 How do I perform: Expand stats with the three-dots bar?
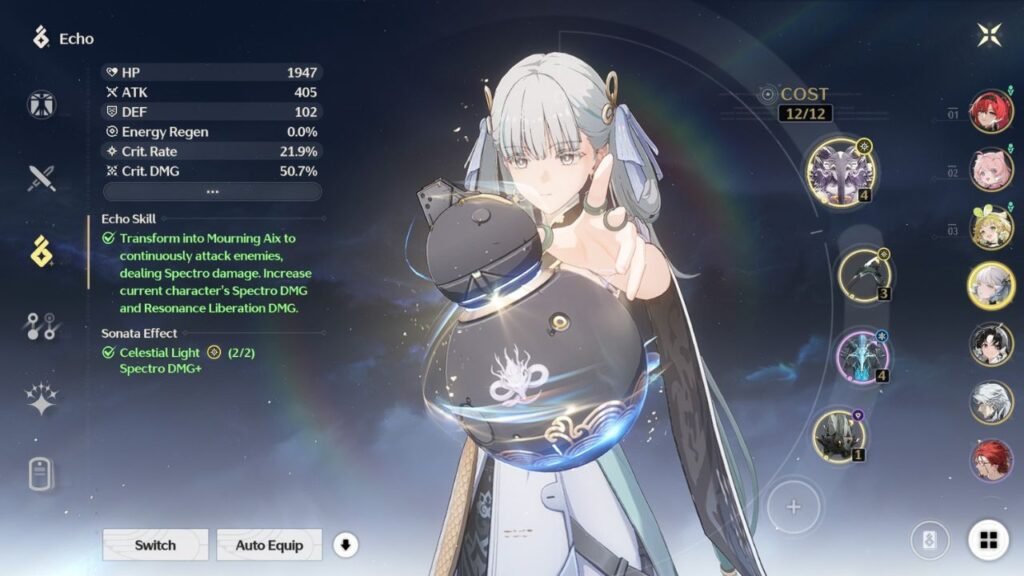pos(212,191)
